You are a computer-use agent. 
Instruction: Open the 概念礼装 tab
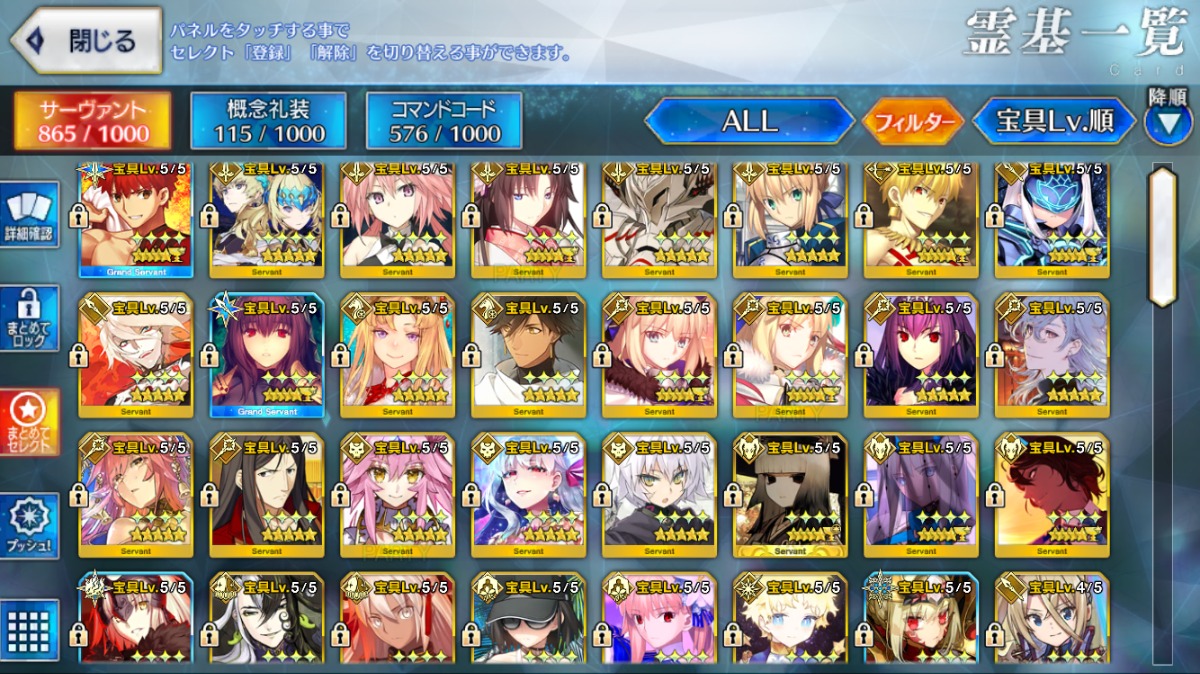coord(268,122)
